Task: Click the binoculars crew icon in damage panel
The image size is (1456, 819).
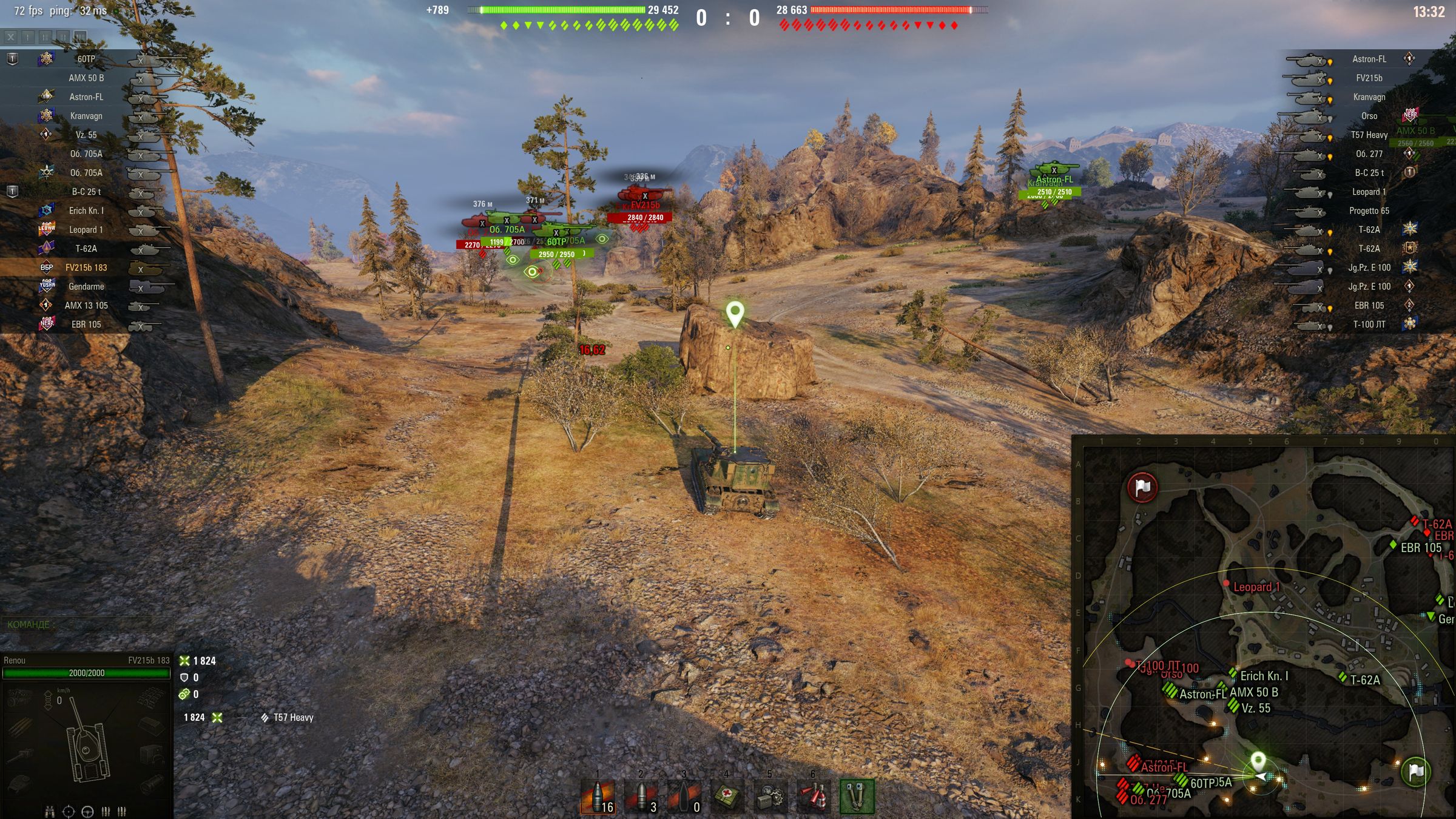Action: click(x=50, y=811)
